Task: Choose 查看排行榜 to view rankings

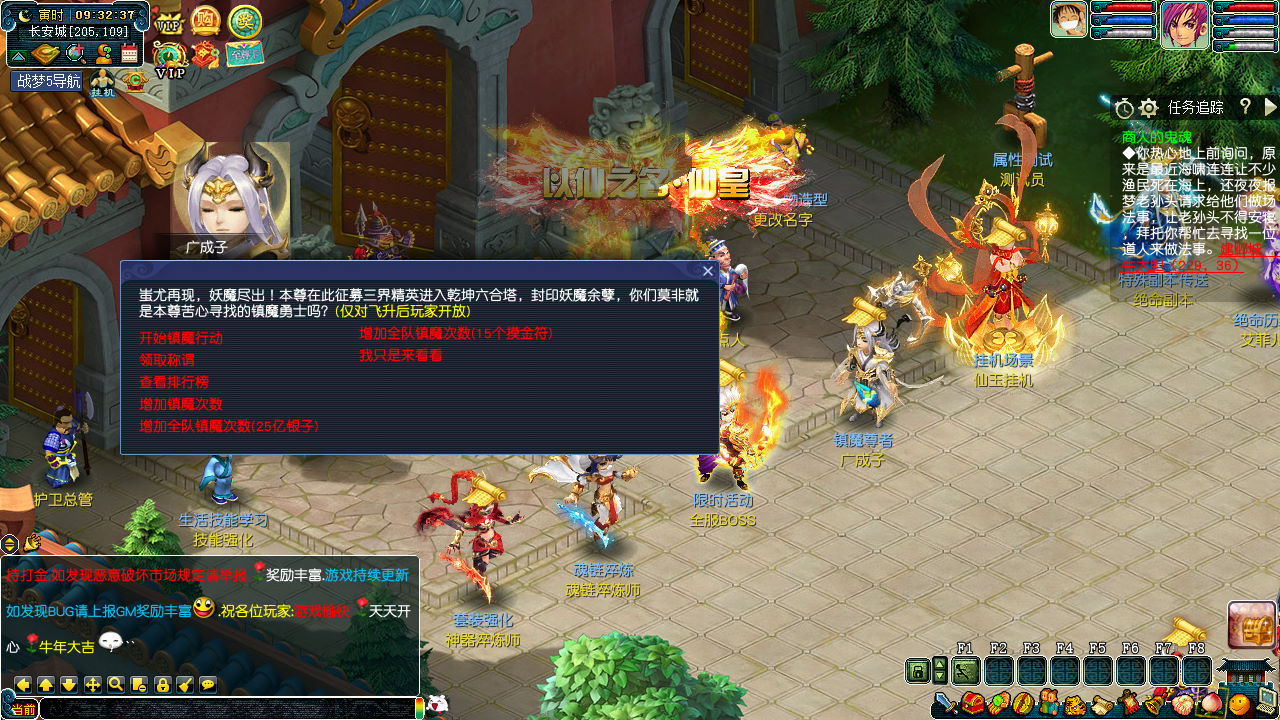Action: pyautogui.click(x=174, y=382)
